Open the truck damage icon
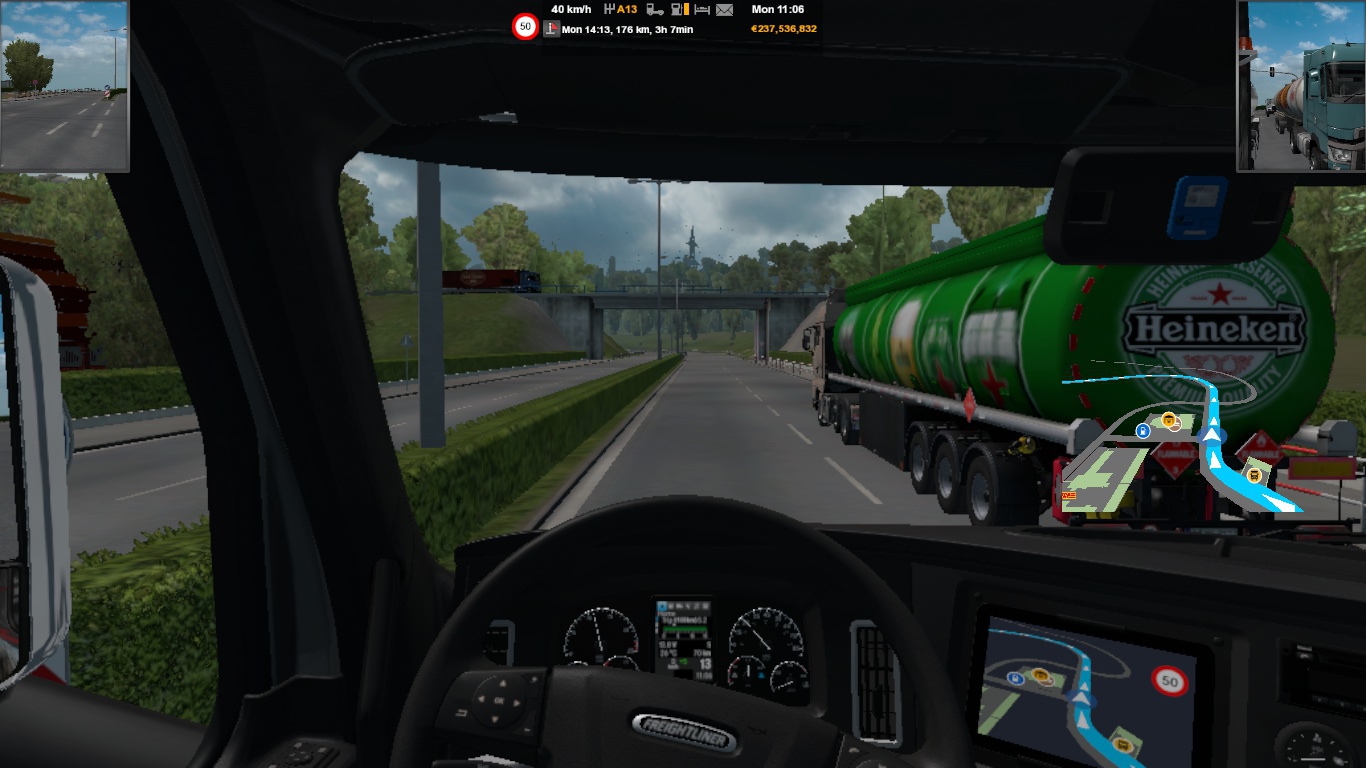 click(x=655, y=10)
